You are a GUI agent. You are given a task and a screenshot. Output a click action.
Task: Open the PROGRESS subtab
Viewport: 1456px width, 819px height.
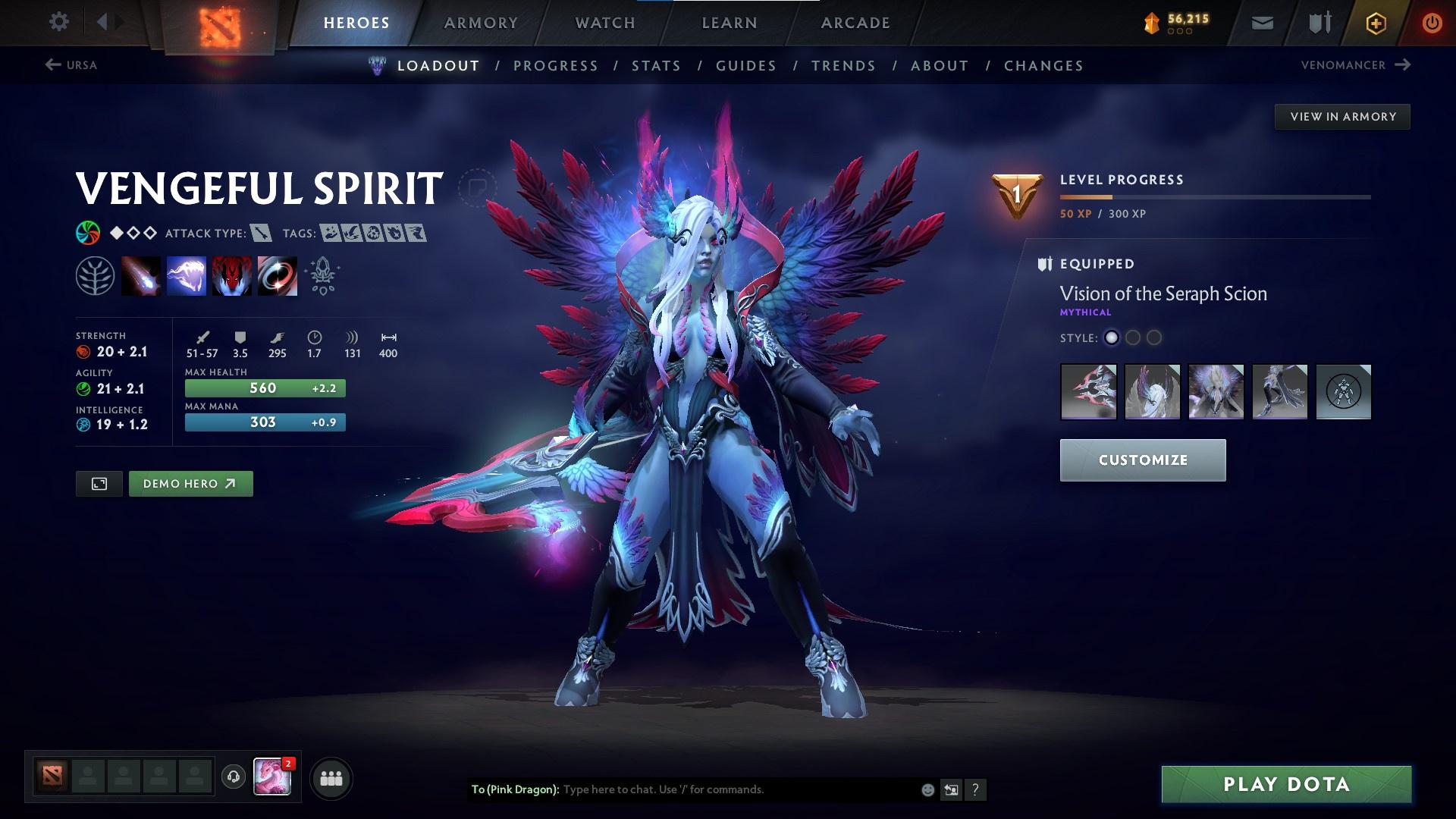pos(556,66)
